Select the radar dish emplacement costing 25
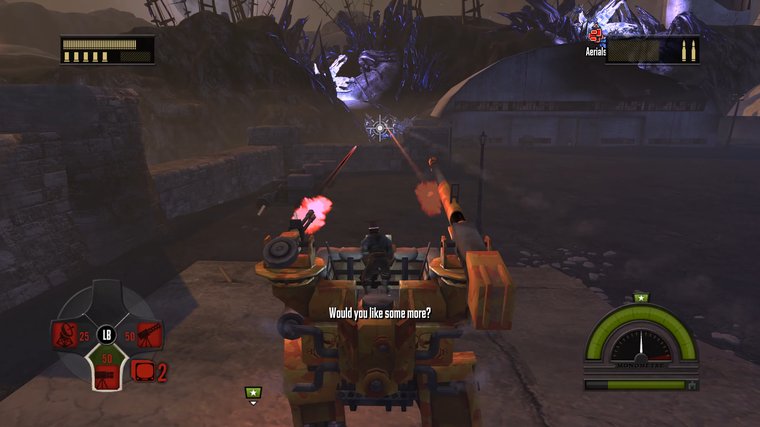The height and width of the screenshot is (427, 760). (66, 333)
